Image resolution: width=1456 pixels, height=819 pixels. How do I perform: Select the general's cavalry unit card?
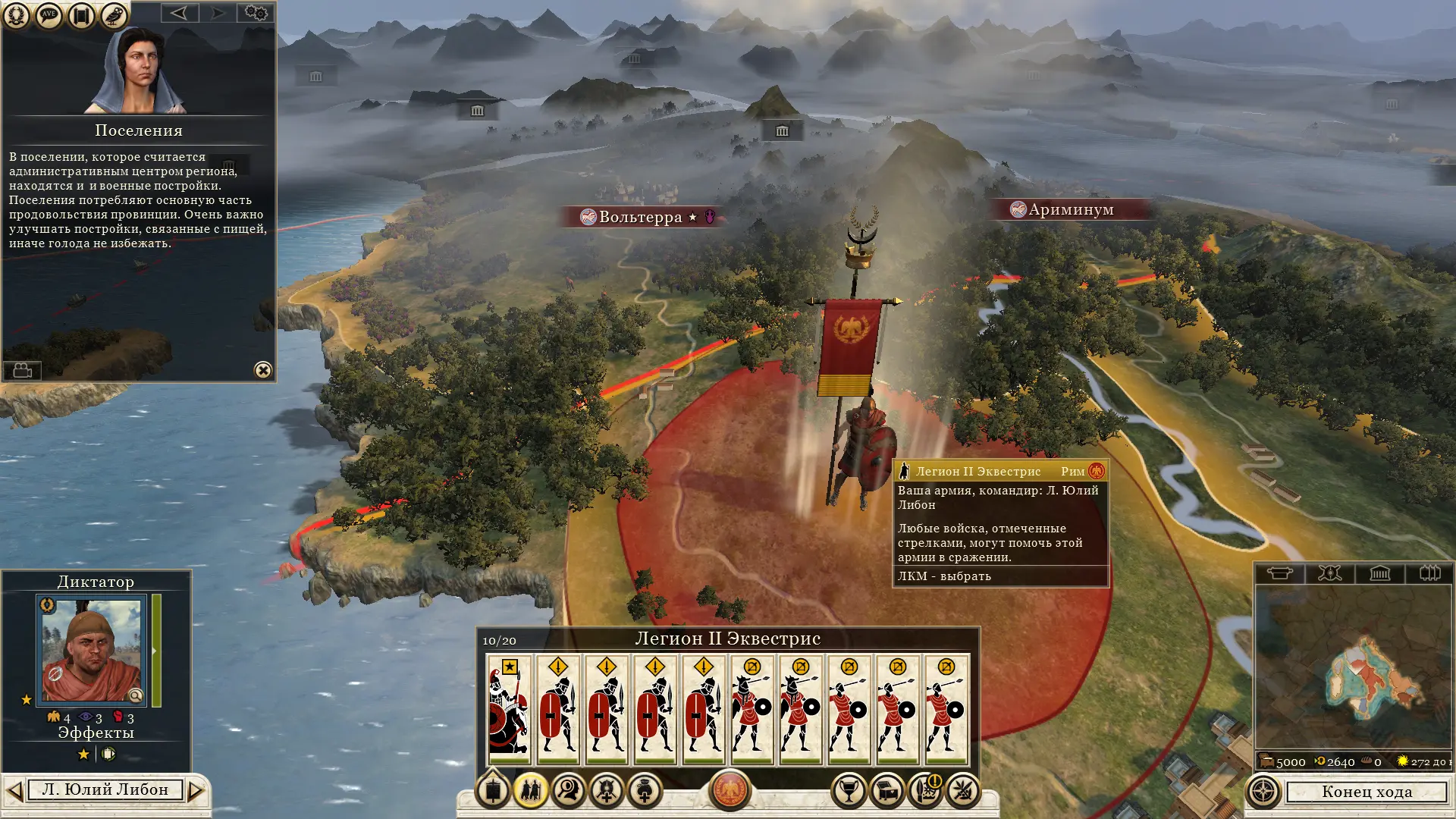coord(509,709)
